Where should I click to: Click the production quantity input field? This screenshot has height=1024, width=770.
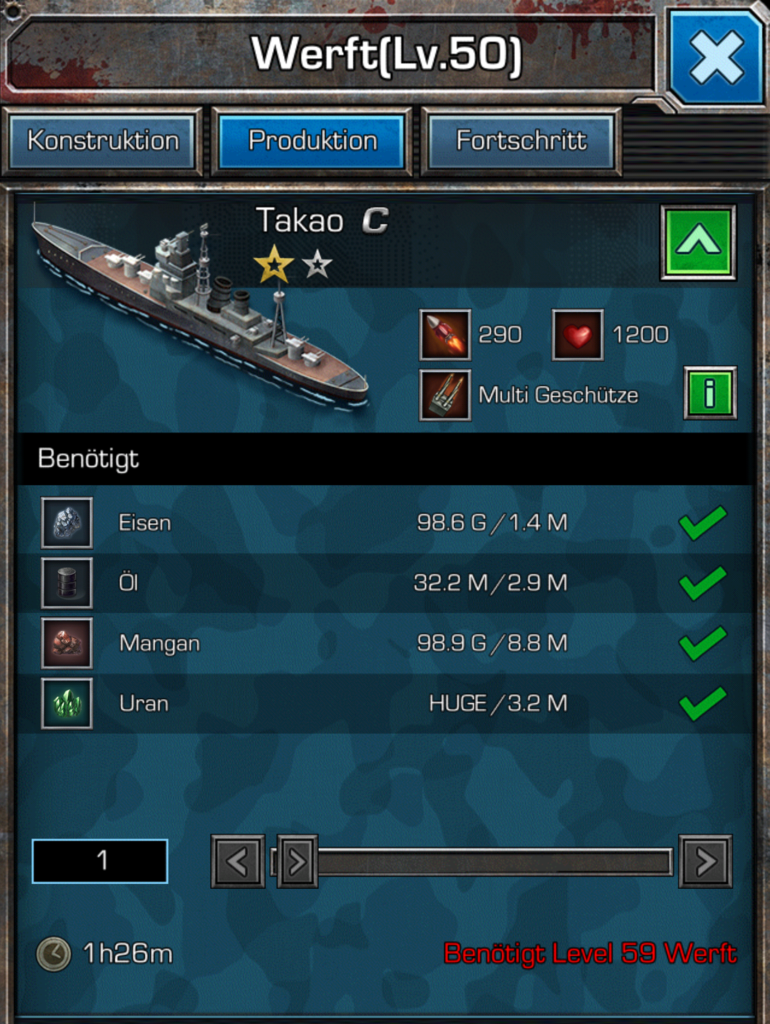pos(100,861)
